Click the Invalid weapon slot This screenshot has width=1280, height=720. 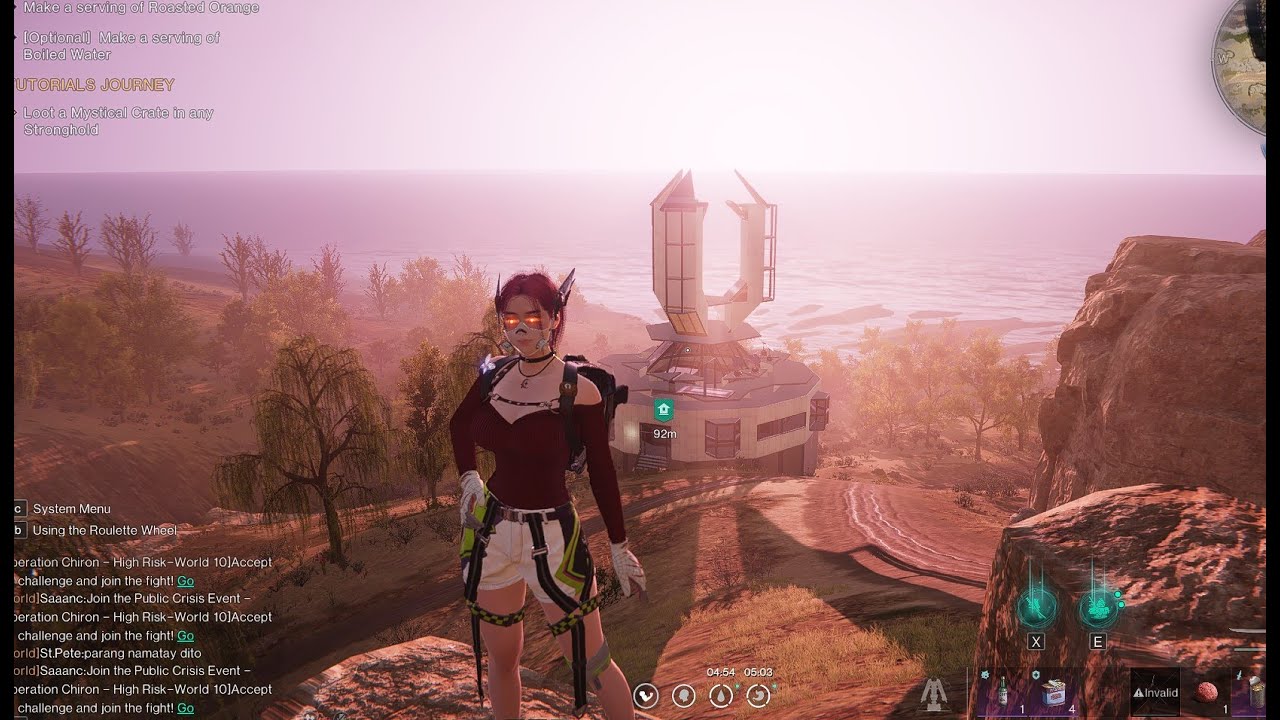(x=1155, y=692)
